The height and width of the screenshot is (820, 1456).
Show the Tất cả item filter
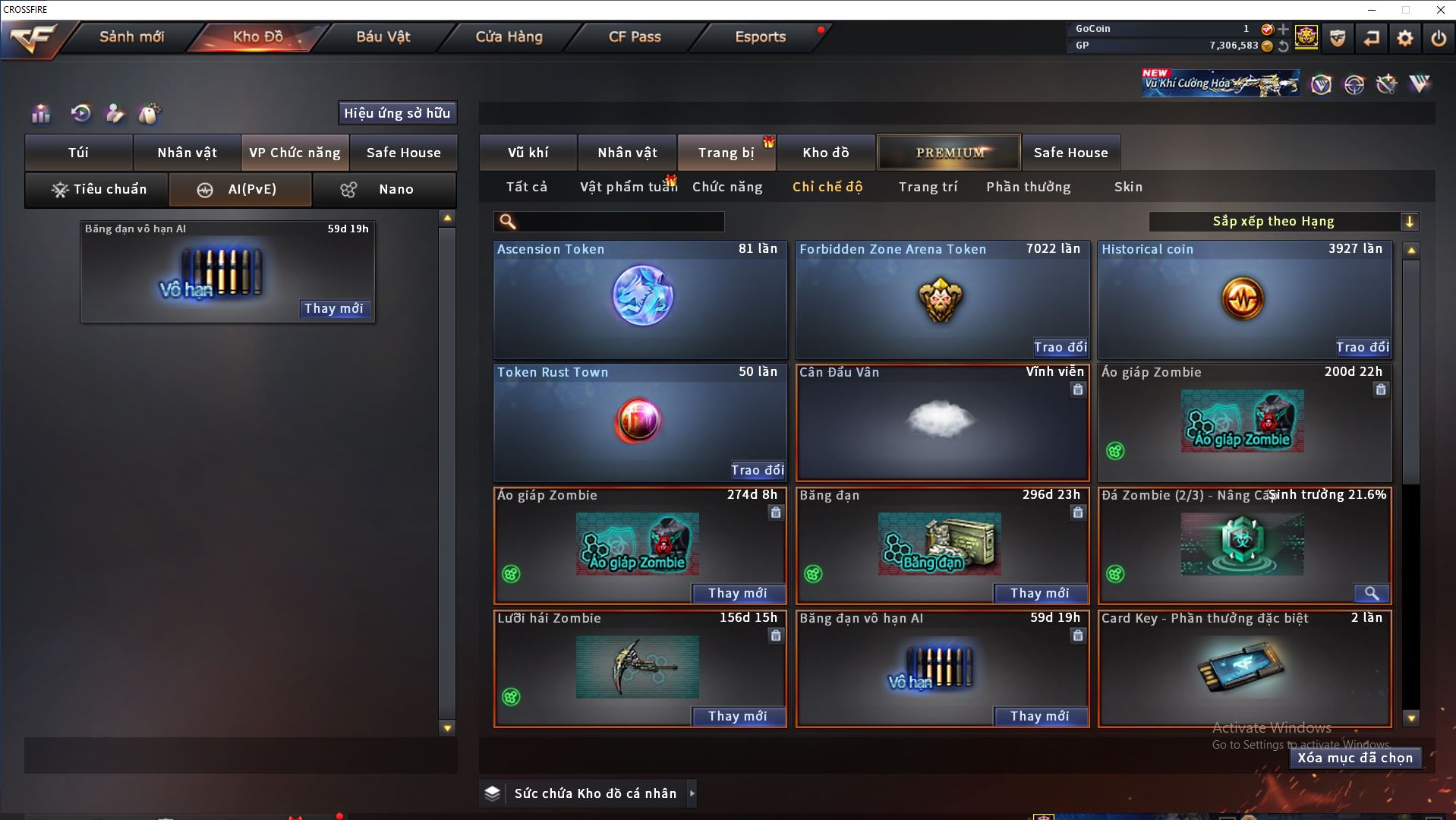526,187
